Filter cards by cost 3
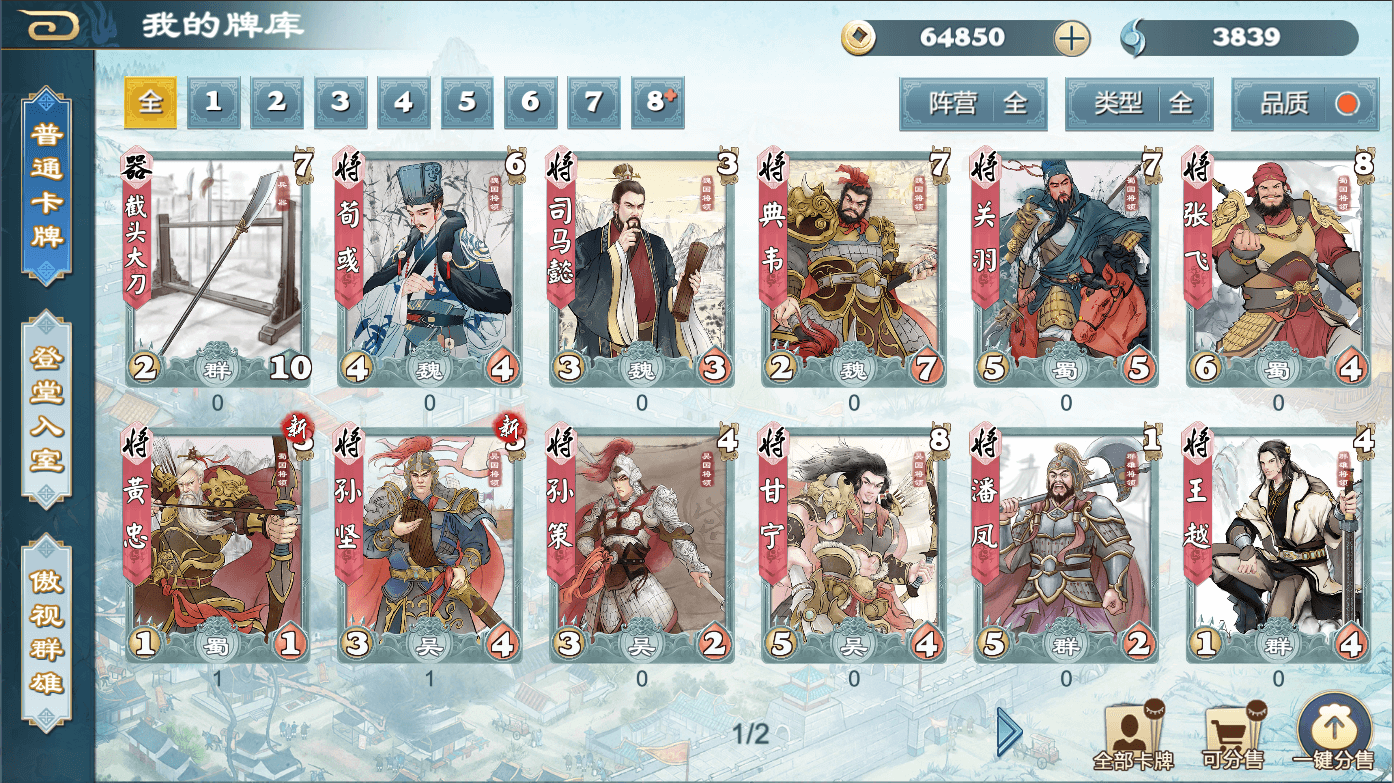This screenshot has height=783, width=1394. point(341,102)
